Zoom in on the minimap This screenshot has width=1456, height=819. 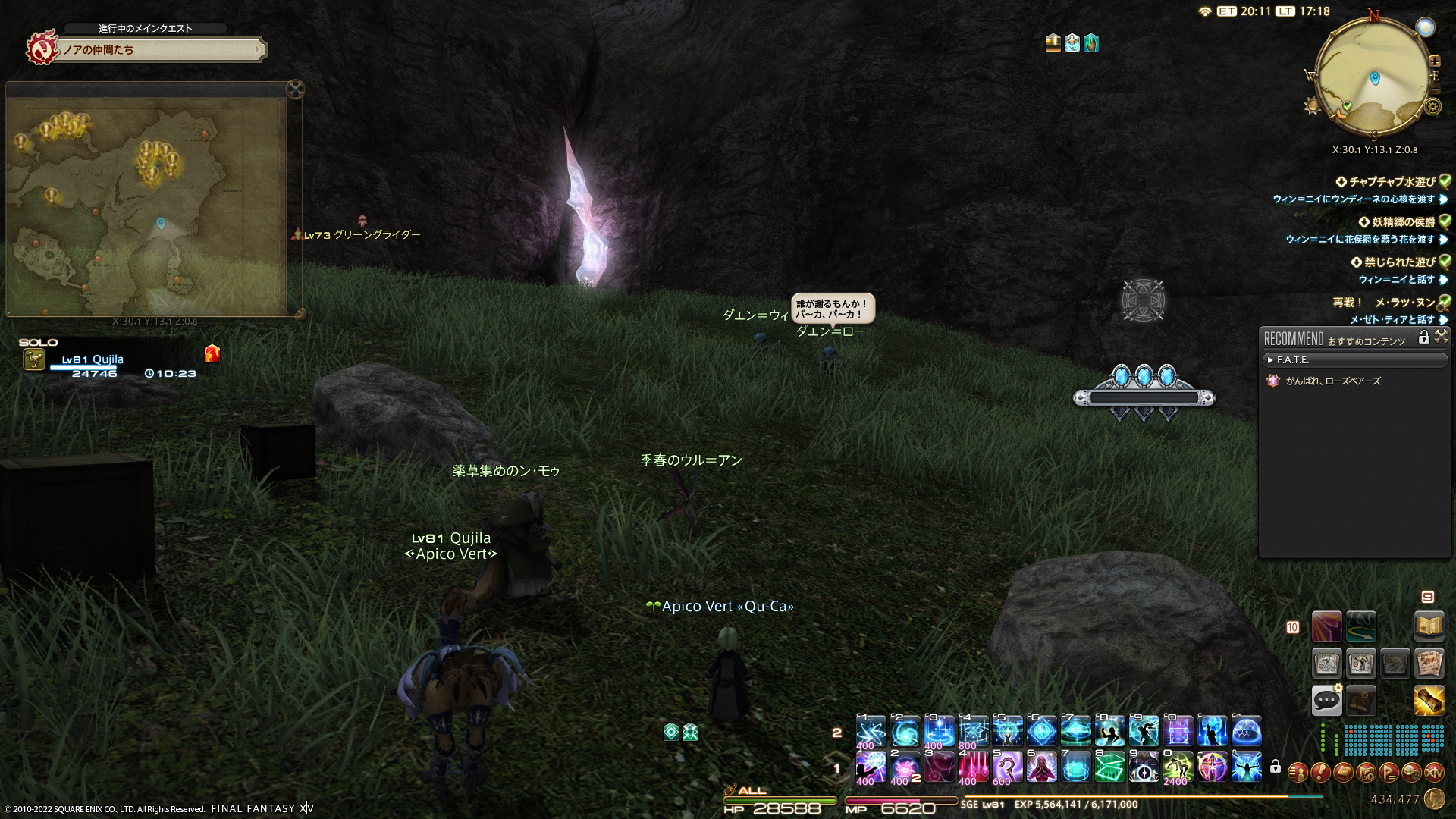pos(1435,61)
